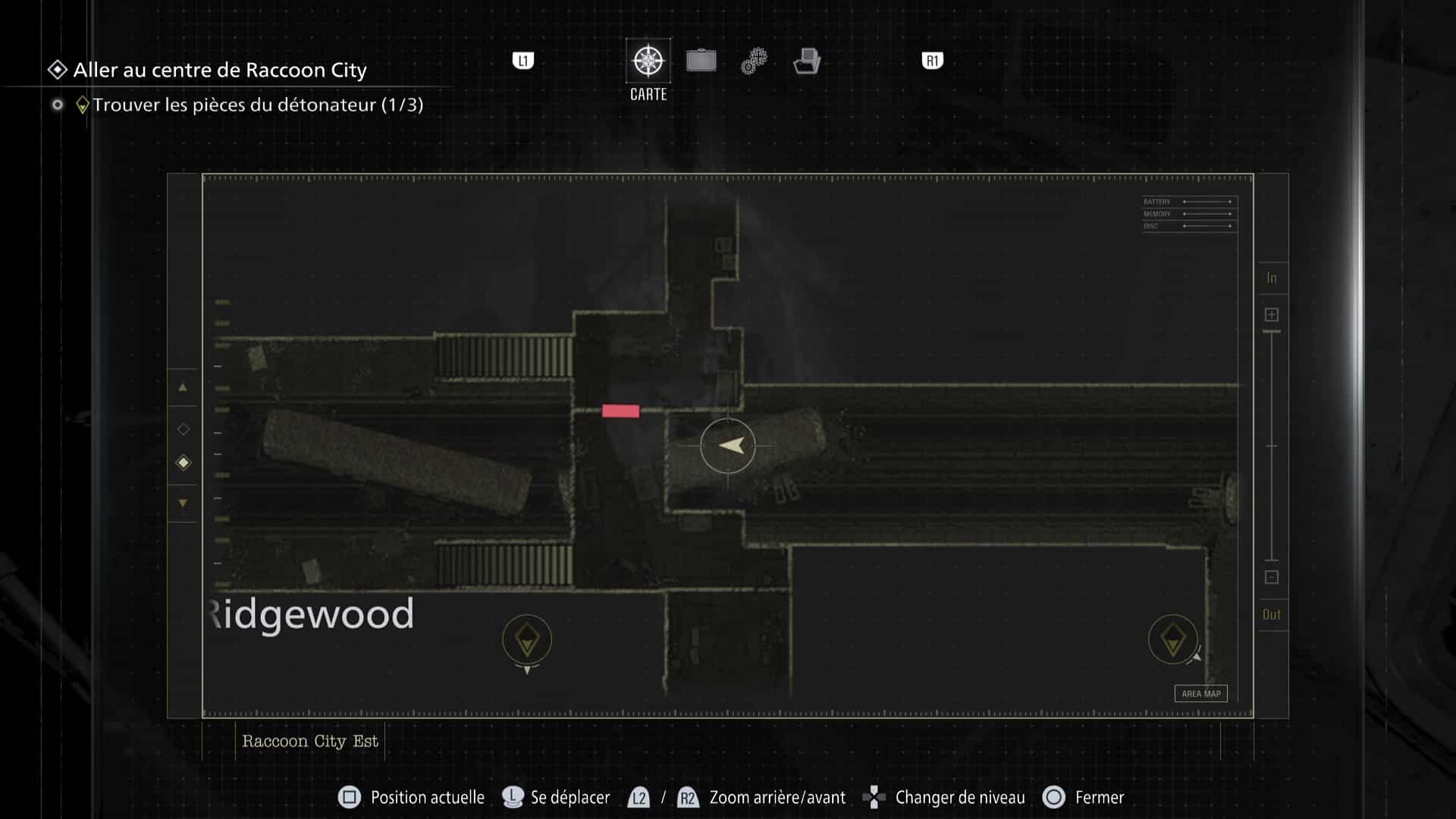Click the AREA MAP label
The height and width of the screenshot is (819, 1456).
1200,694
